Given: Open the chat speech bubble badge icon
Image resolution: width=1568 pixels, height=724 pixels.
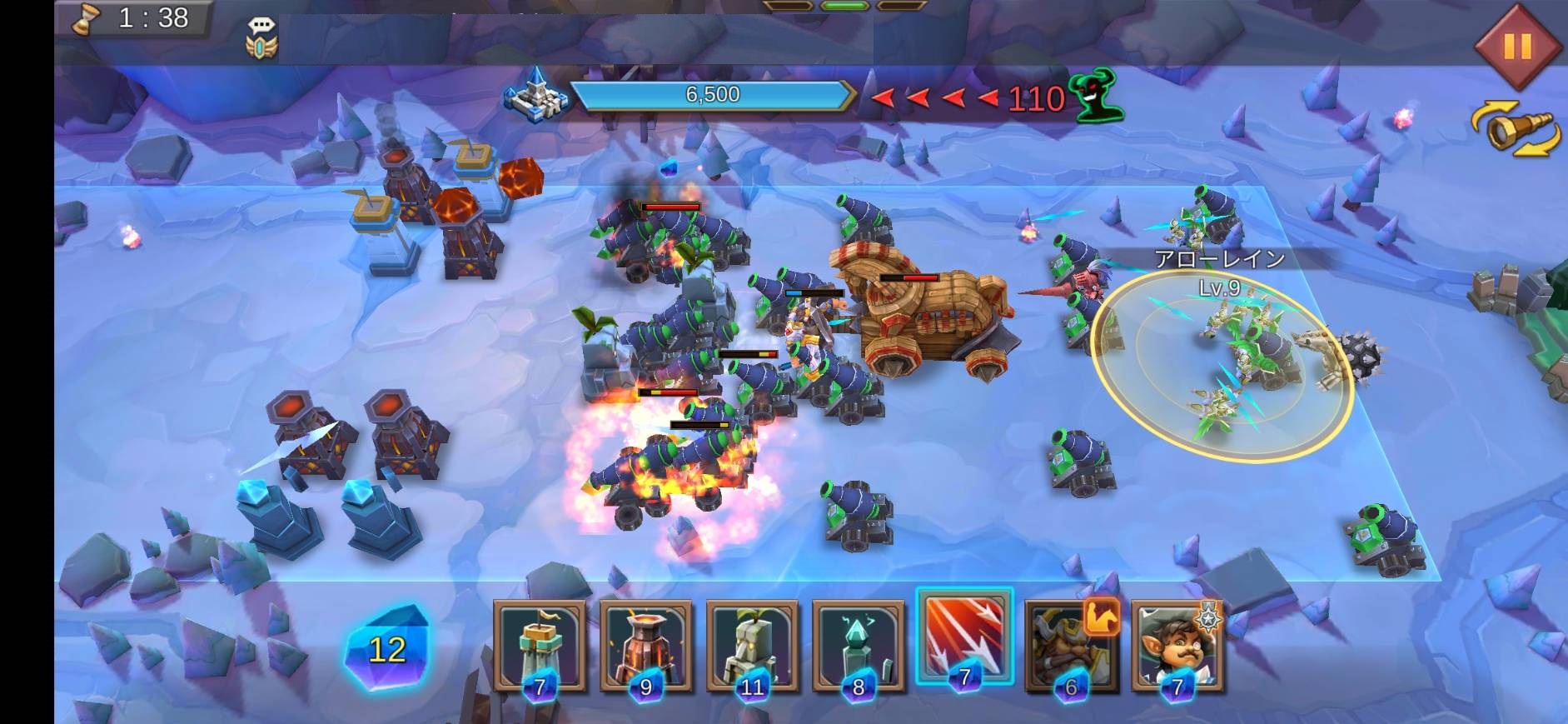Looking at the screenshot, I should point(261,38).
